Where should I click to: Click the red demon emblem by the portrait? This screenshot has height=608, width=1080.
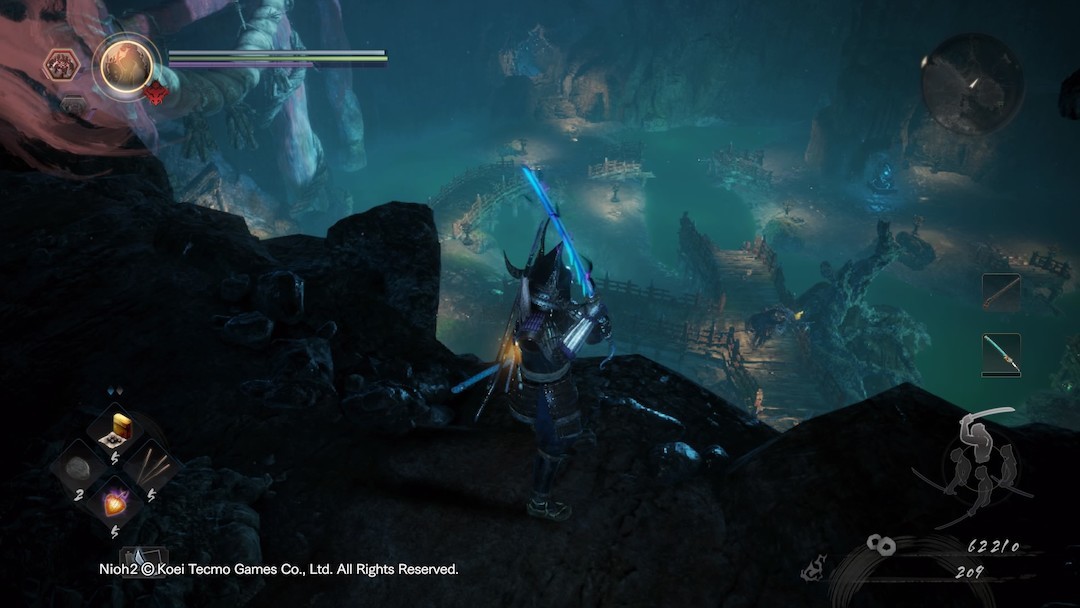157,95
